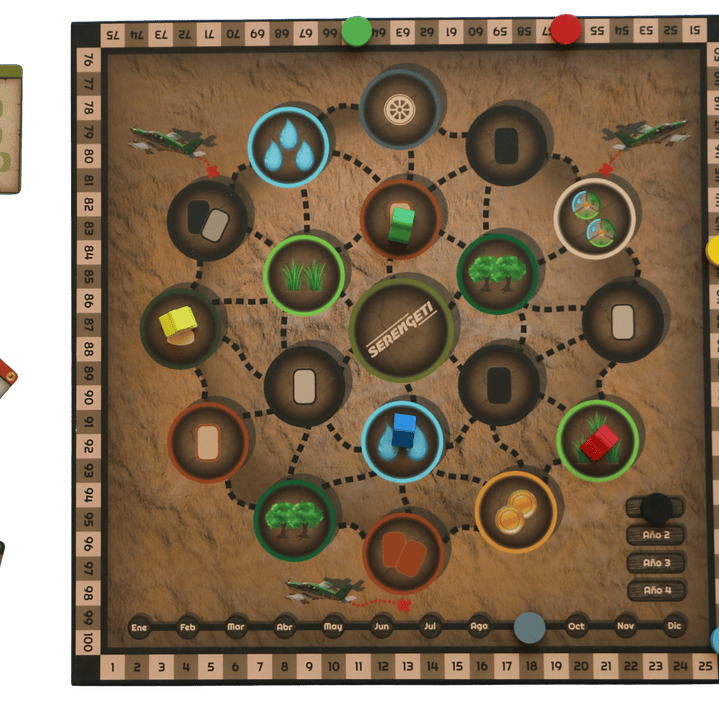Select the central Serengeti tile
The image size is (719, 719).
point(400,329)
